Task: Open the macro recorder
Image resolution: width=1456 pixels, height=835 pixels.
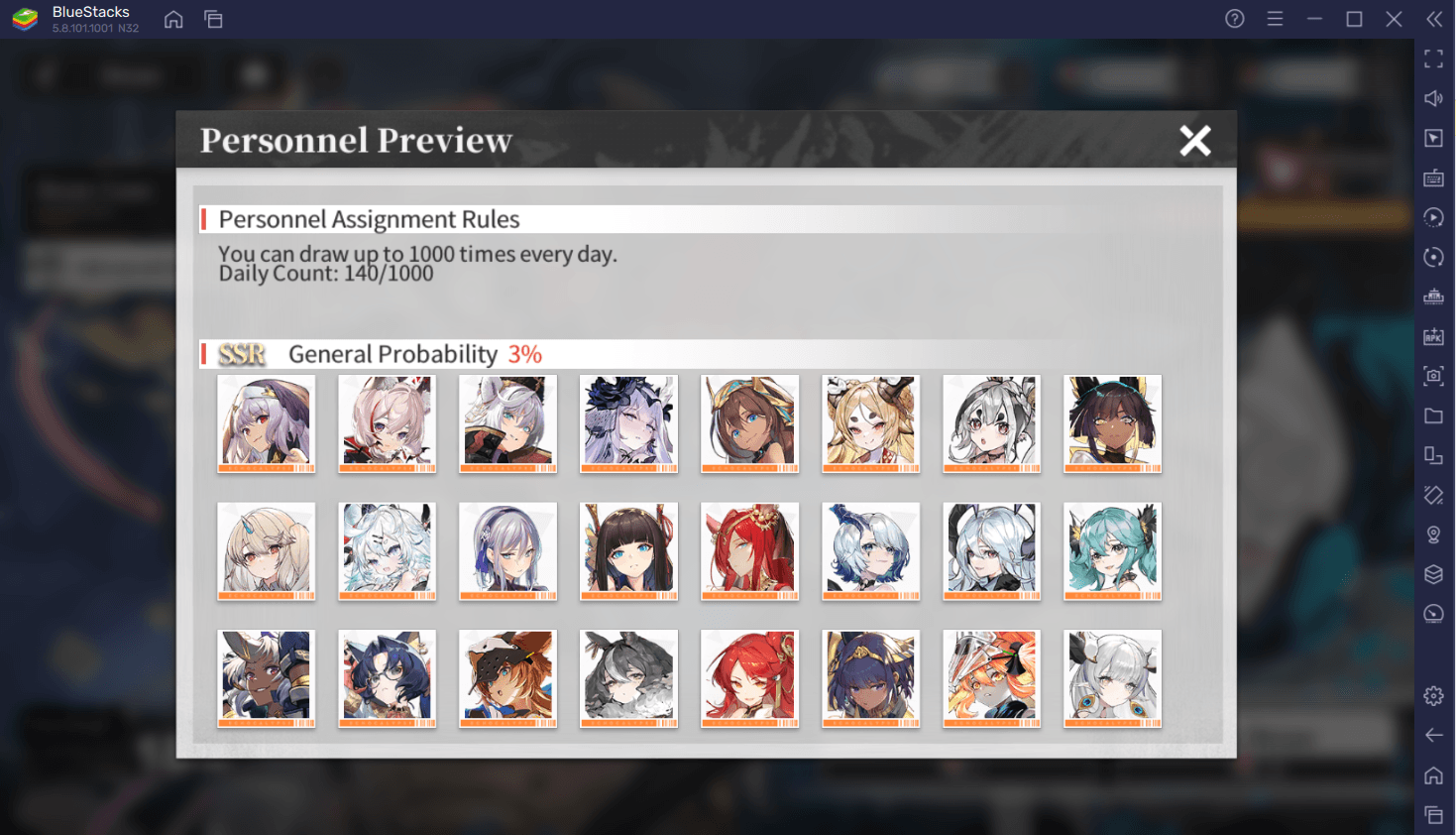Action: click(x=1433, y=217)
